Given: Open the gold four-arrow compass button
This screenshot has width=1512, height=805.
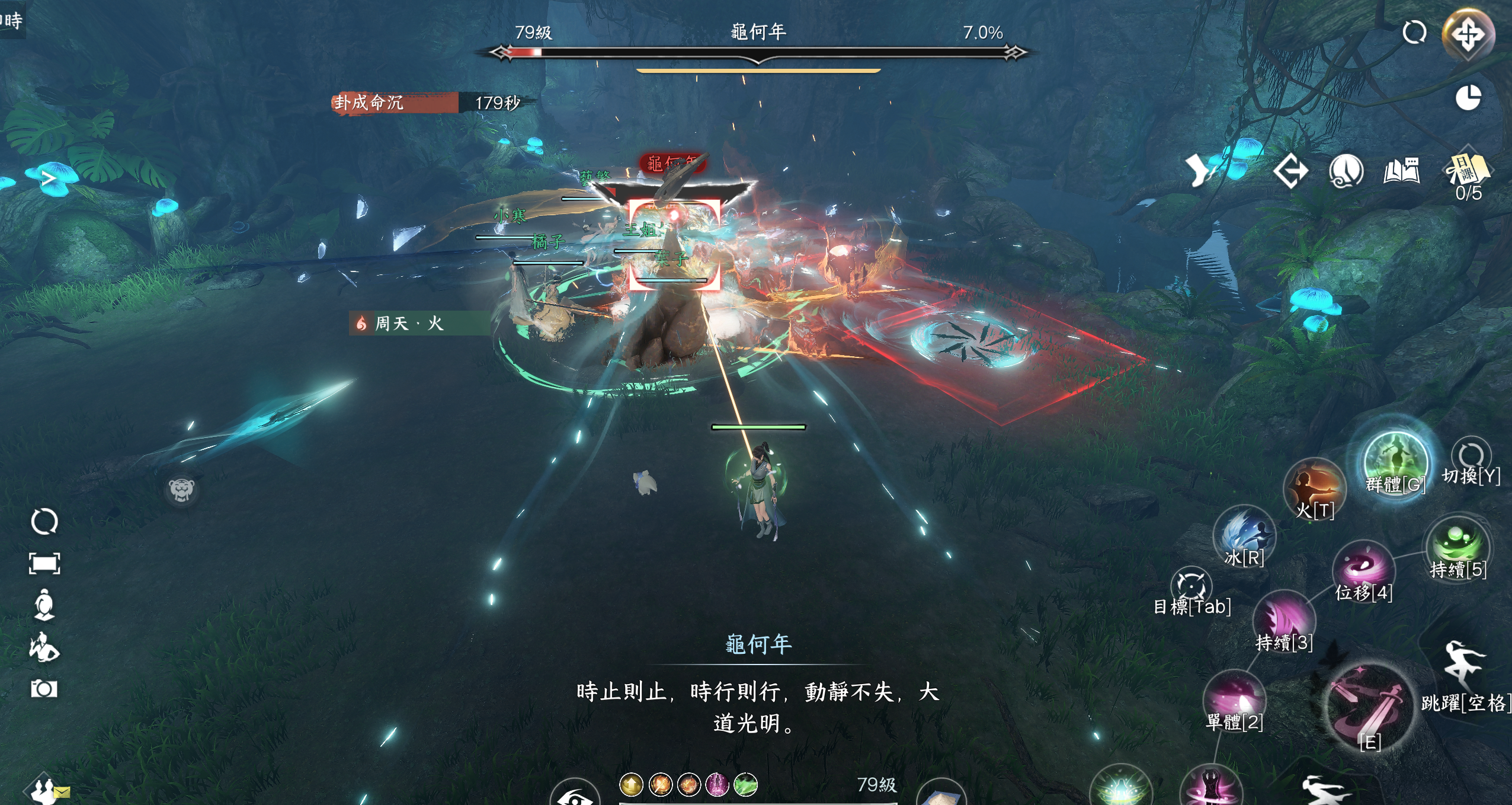Looking at the screenshot, I should (1468, 34).
